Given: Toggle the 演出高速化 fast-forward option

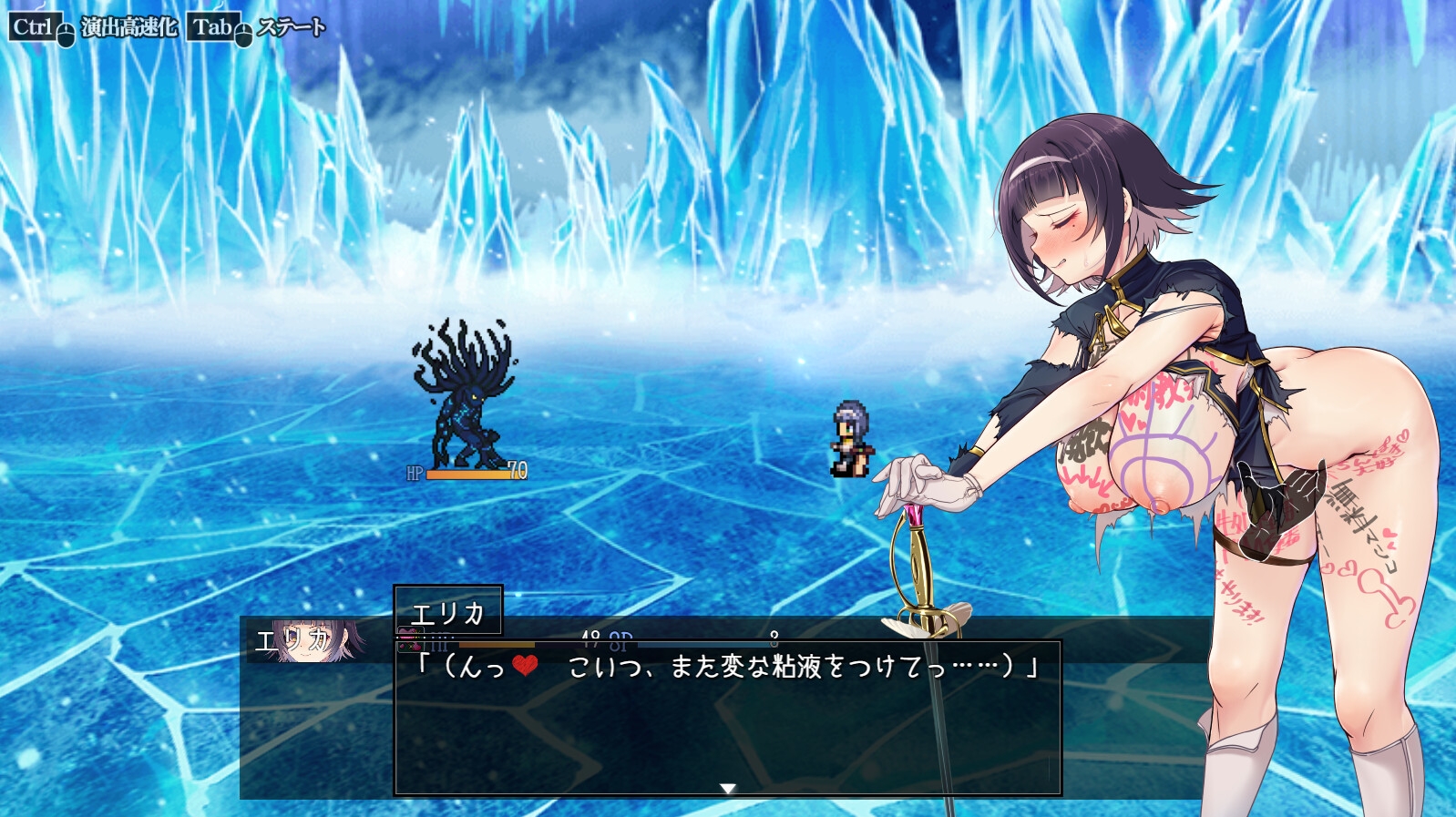Looking at the screenshot, I should click(128, 27).
